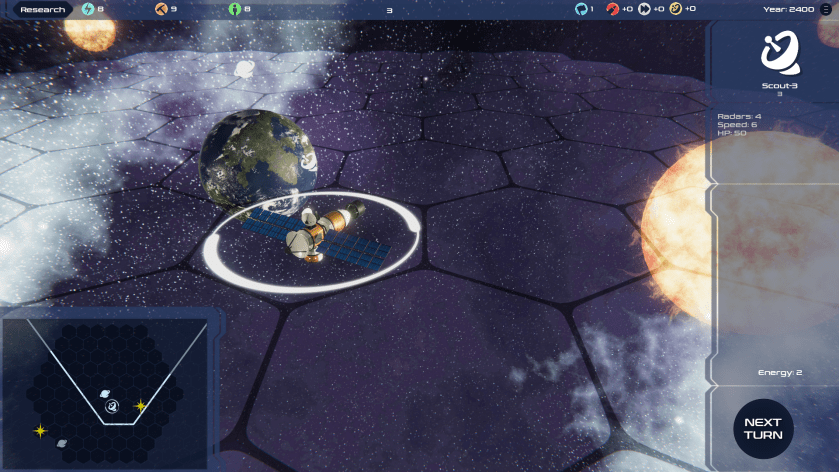End the turn with NEXT TURN
Viewport: 839px width, 472px height.
(x=763, y=429)
